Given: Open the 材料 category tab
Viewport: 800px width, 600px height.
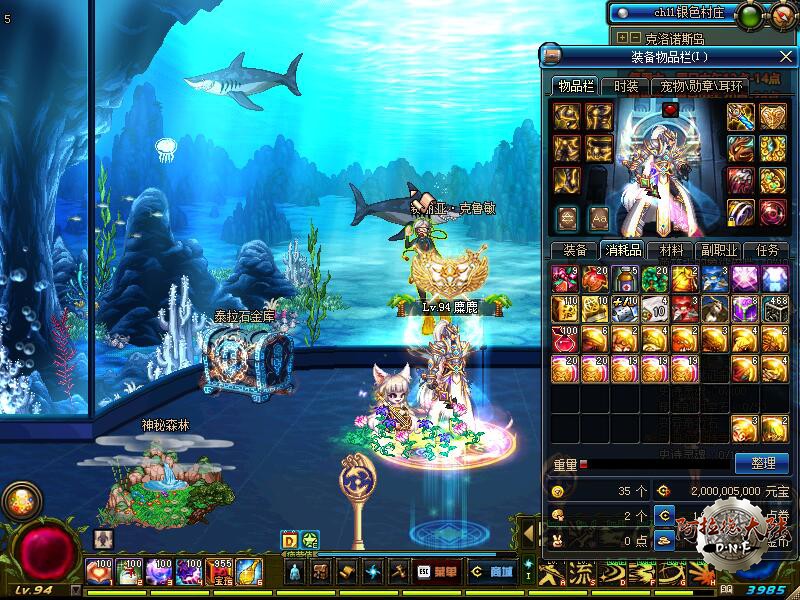Looking at the screenshot, I should click(x=665, y=250).
